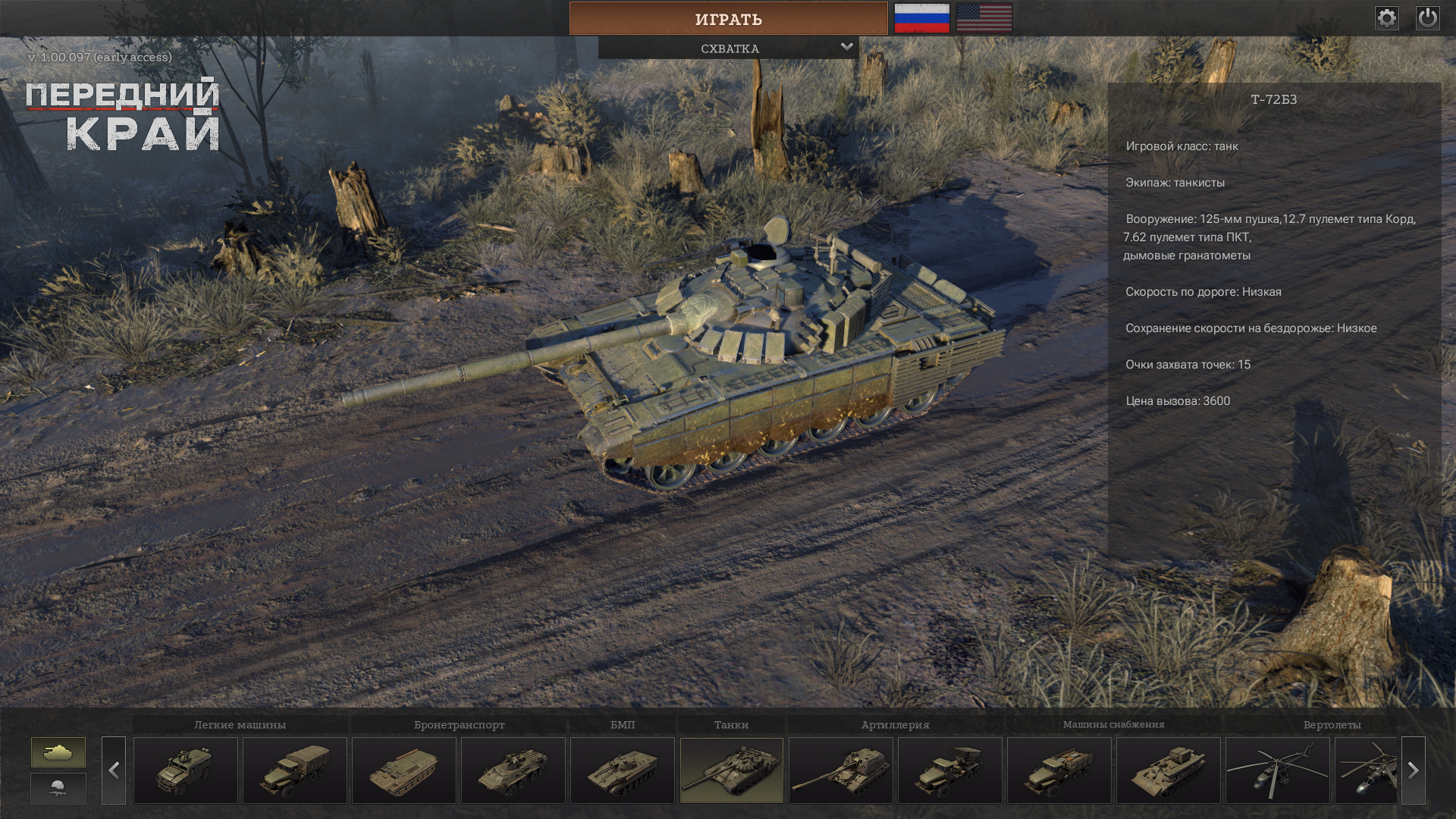Select the Russian flag faction
The height and width of the screenshot is (819, 1456).
click(x=921, y=18)
